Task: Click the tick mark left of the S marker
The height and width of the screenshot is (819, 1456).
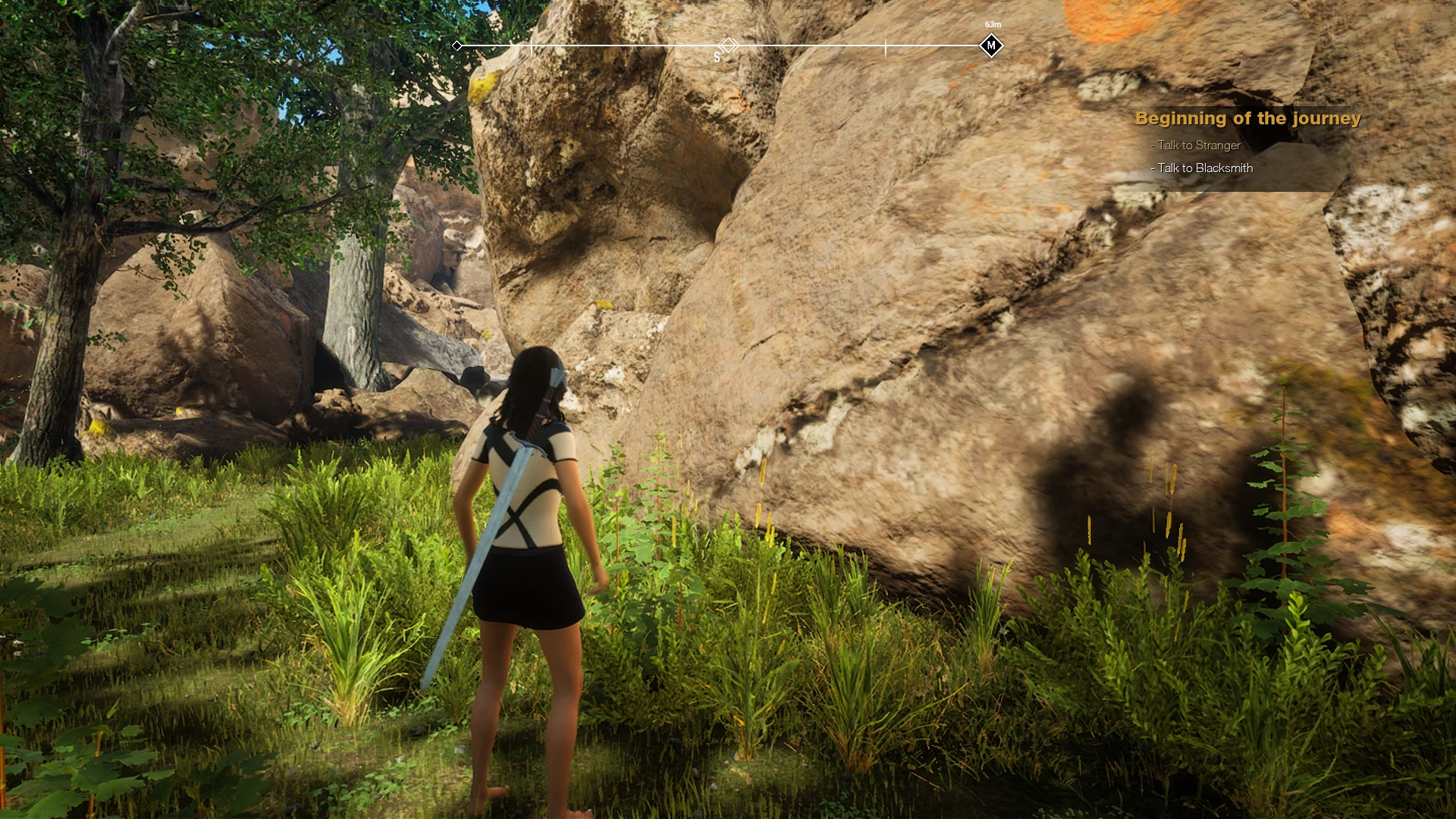Action: click(531, 45)
